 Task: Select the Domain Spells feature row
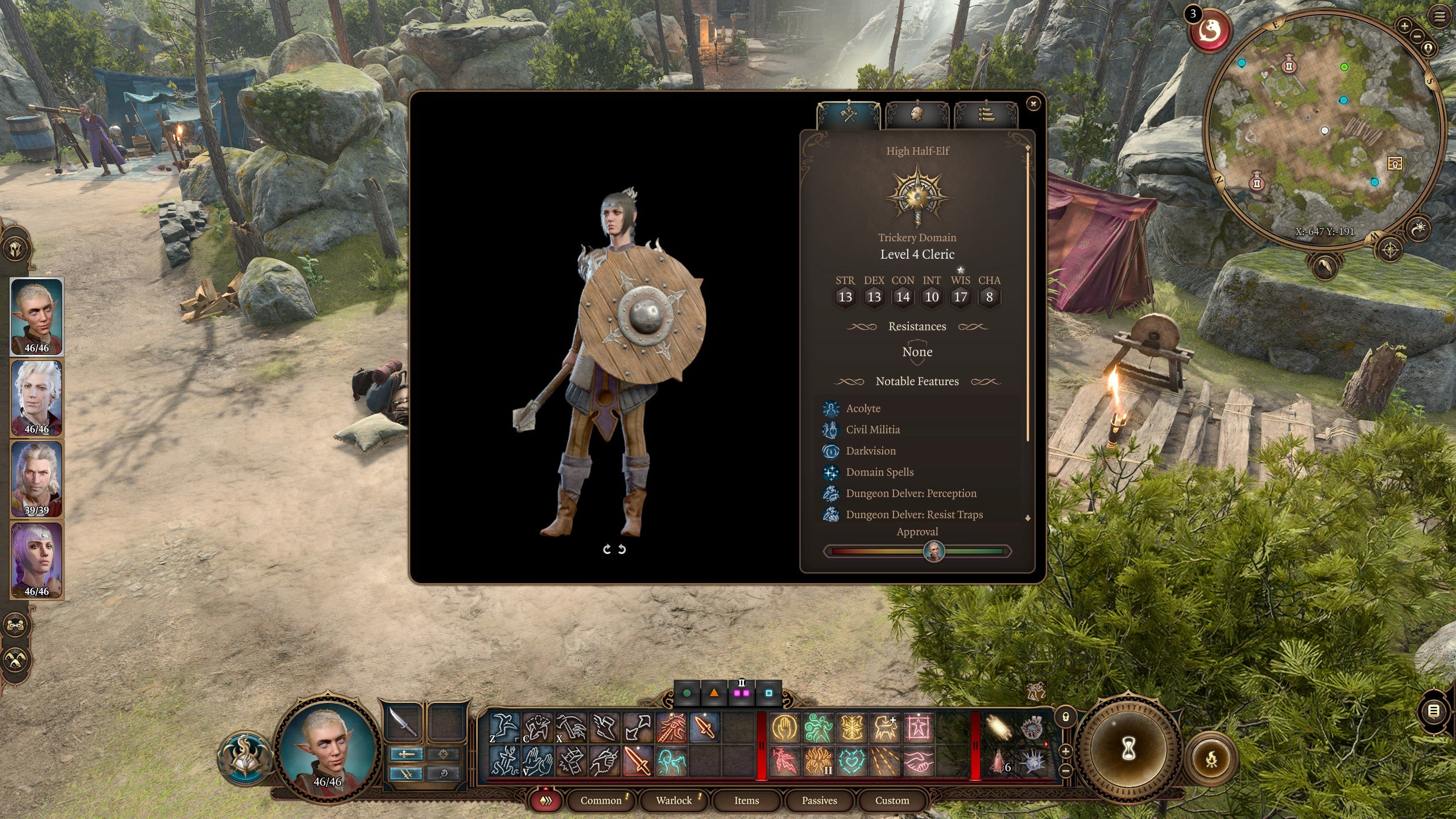coord(879,472)
